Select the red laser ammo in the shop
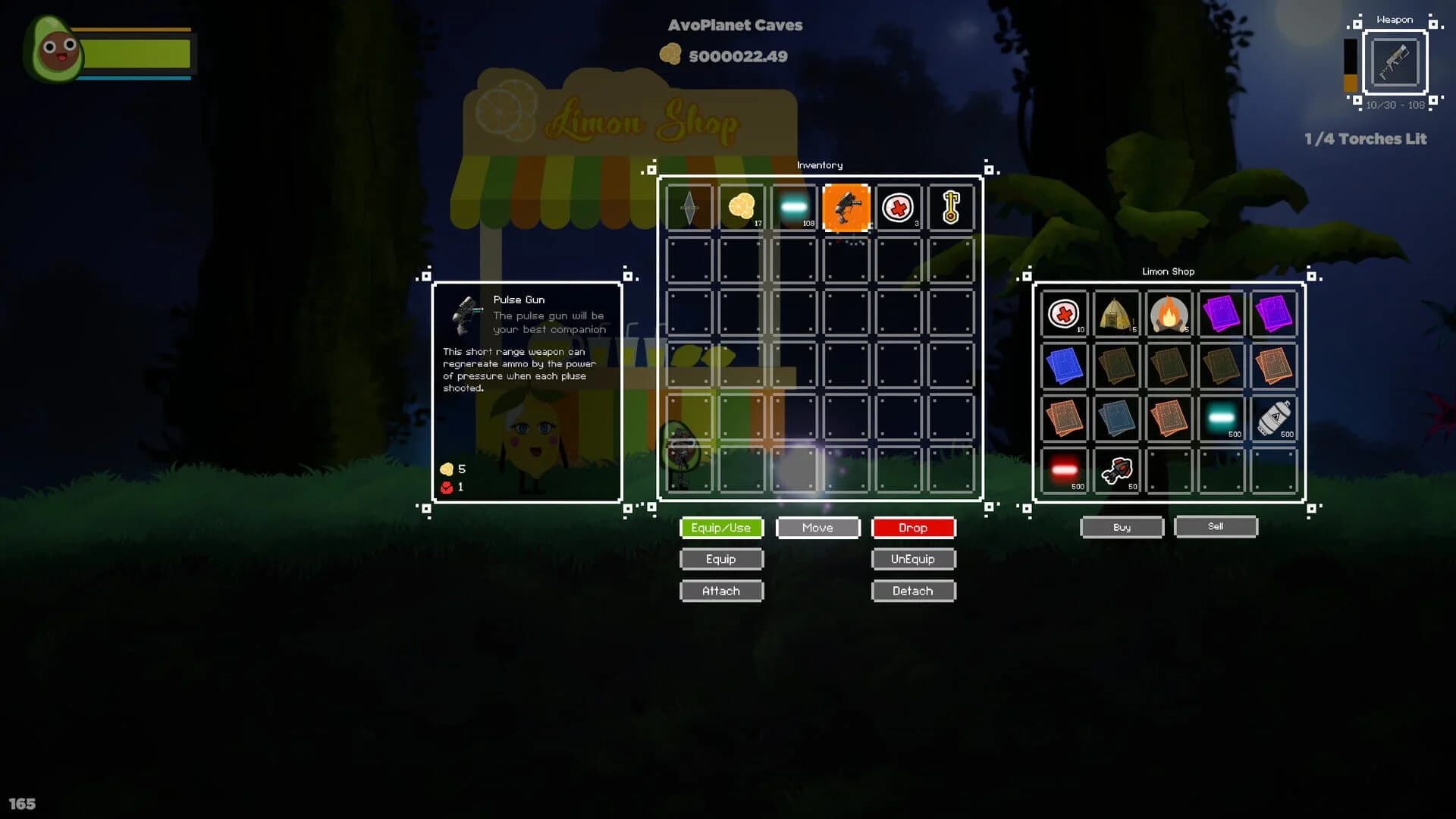 coord(1065,469)
